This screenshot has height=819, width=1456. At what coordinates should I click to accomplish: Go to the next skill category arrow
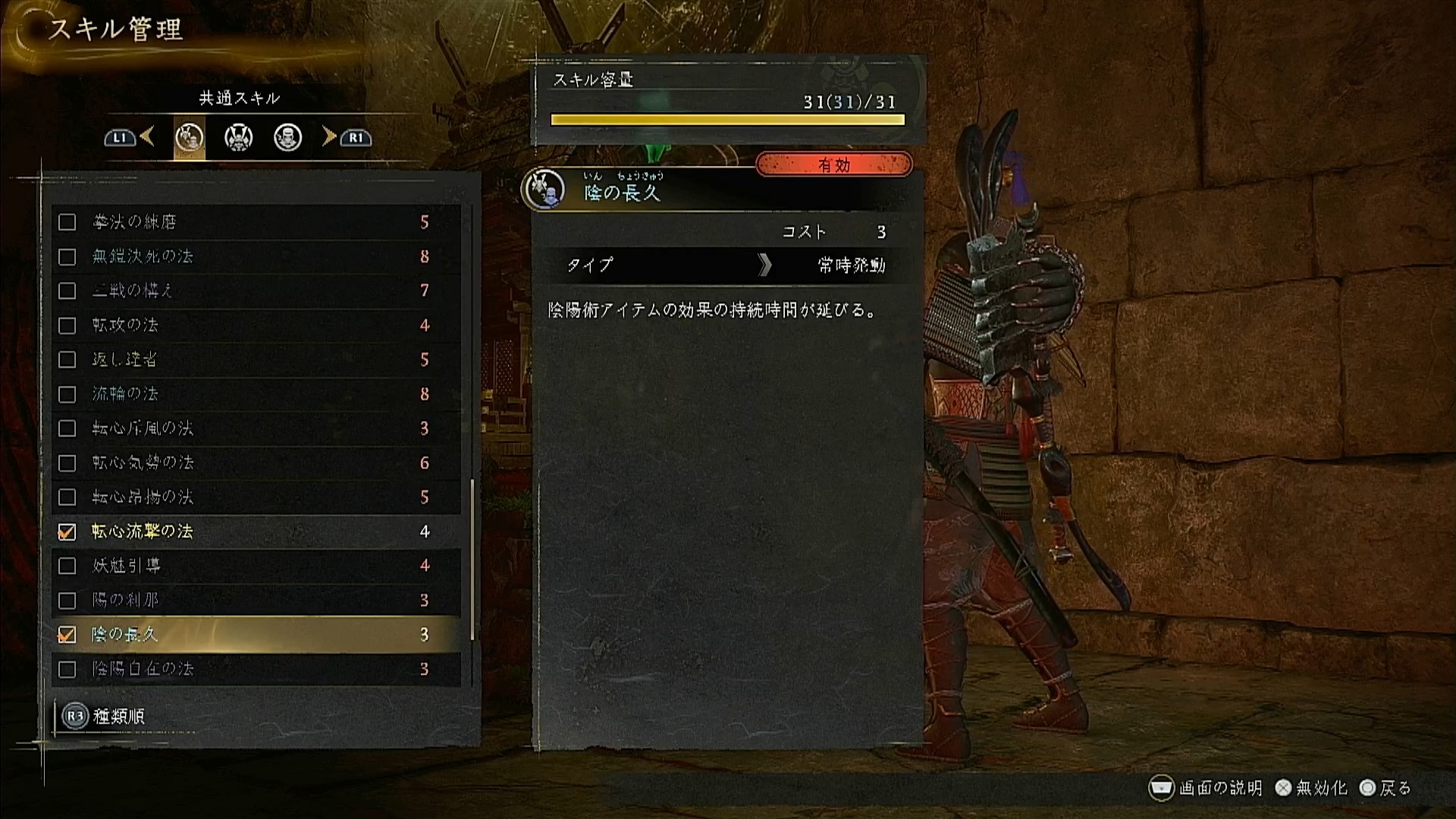[329, 137]
